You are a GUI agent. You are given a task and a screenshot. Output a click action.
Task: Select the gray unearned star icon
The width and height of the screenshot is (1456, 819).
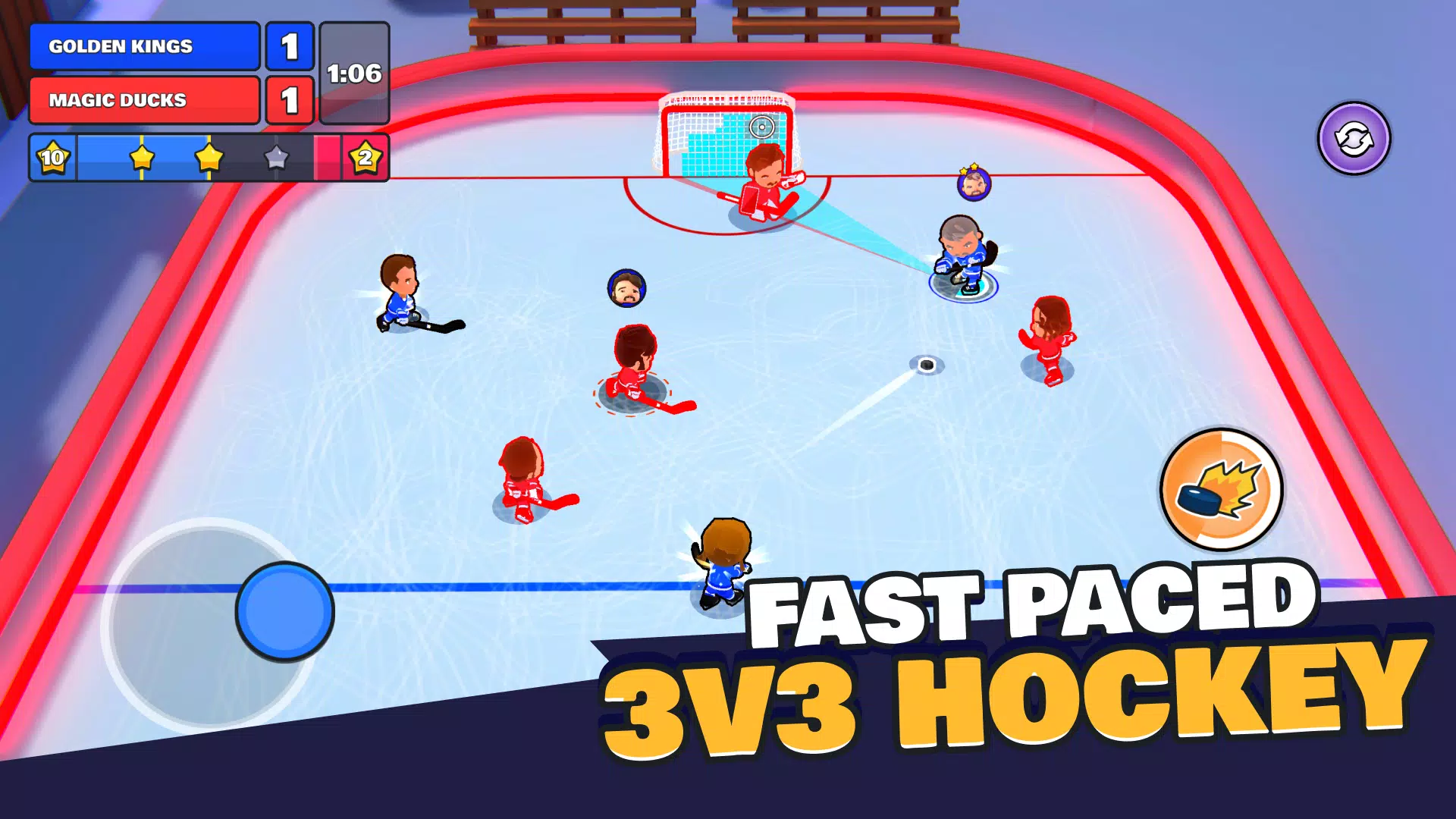pos(276,158)
